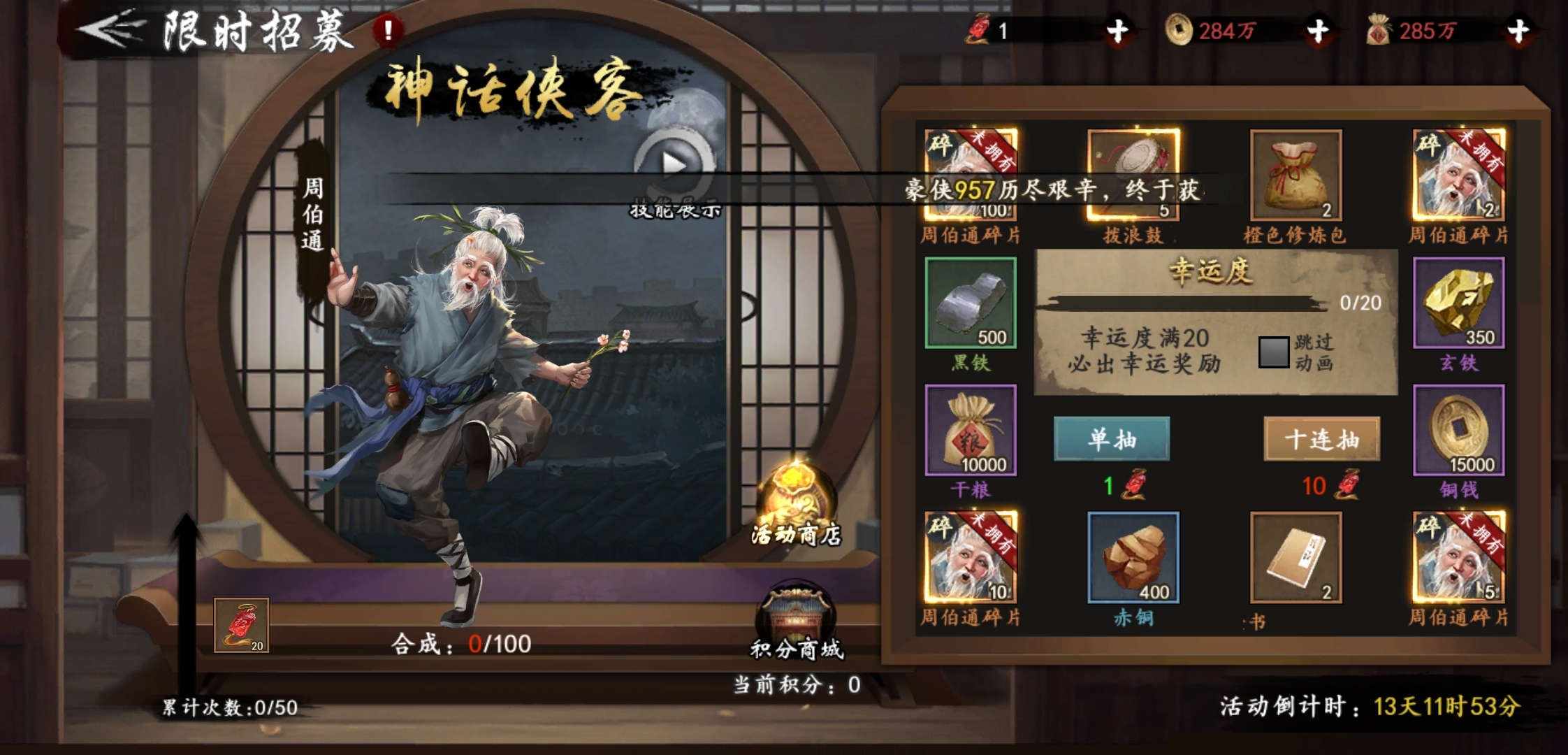Add more copper coins
The image size is (1568, 755).
[x=1318, y=31]
